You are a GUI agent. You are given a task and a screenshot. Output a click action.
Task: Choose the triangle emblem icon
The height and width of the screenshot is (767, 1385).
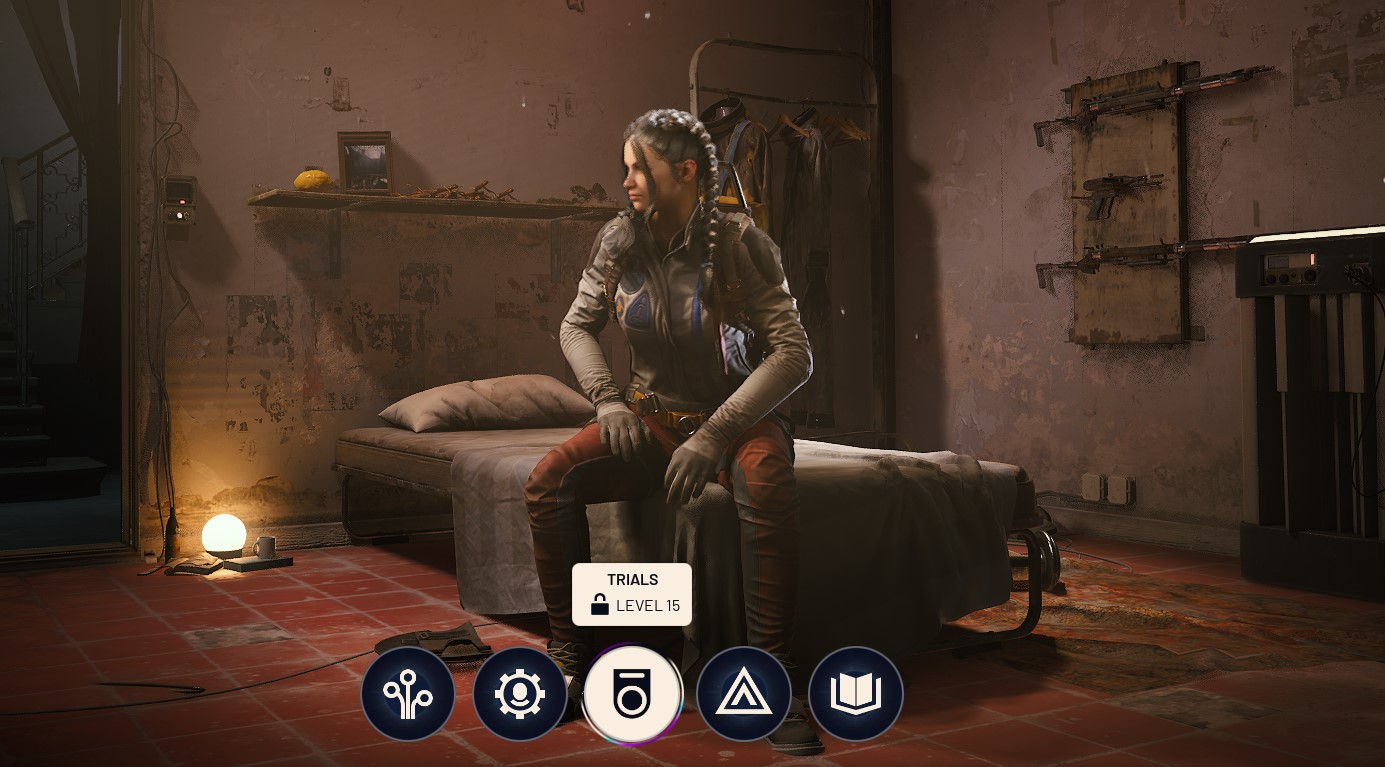744,694
